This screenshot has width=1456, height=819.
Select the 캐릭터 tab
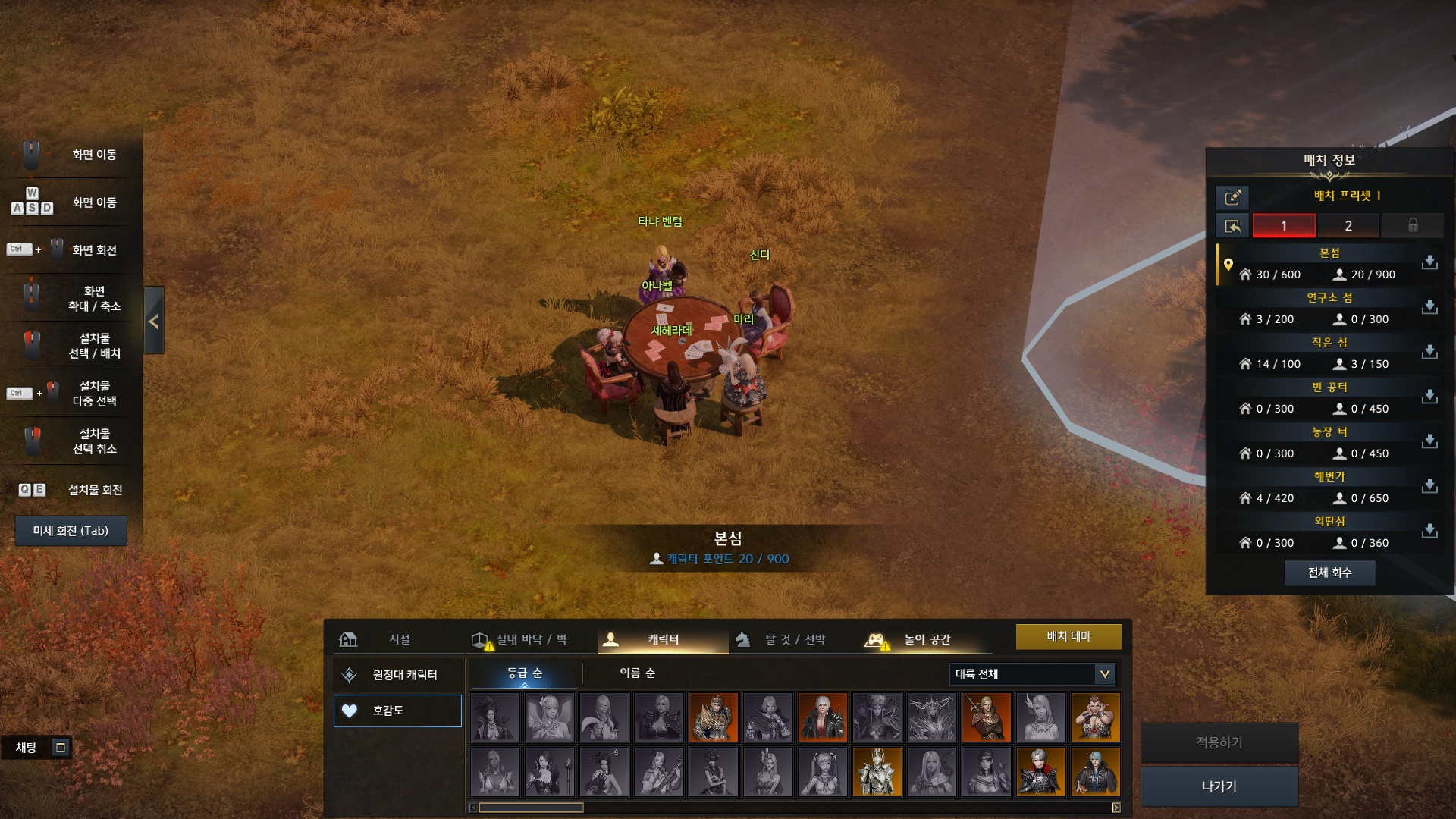[x=662, y=639]
